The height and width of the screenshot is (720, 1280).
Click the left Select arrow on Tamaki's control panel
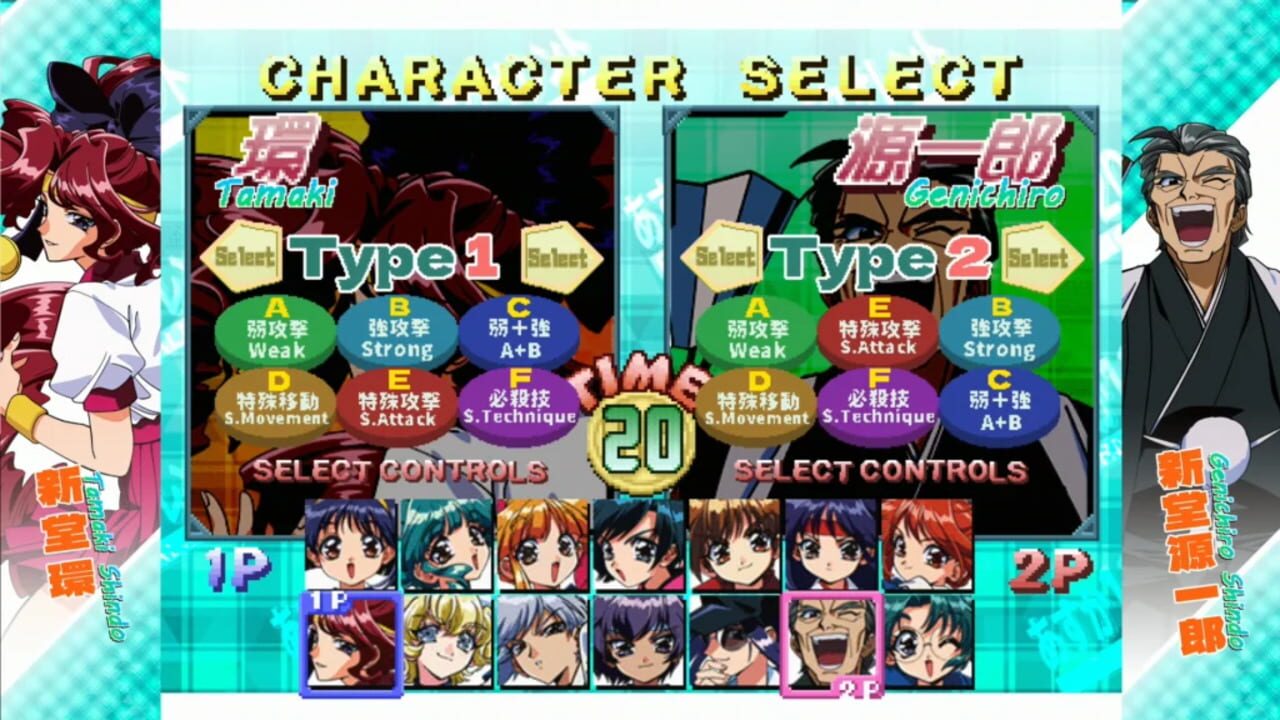238,258
